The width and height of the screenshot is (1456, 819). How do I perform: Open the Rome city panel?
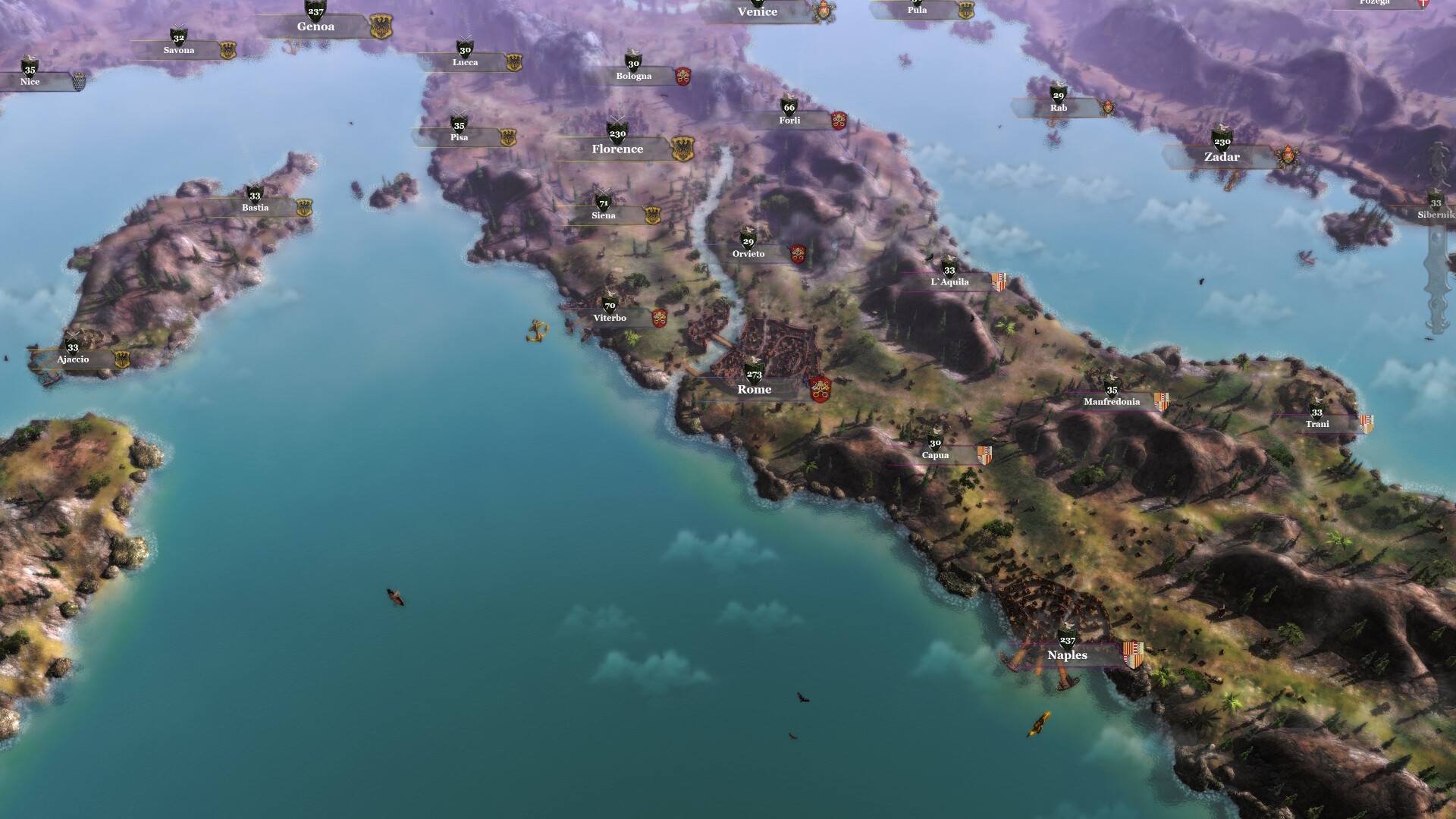pyautogui.click(x=755, y=389)
